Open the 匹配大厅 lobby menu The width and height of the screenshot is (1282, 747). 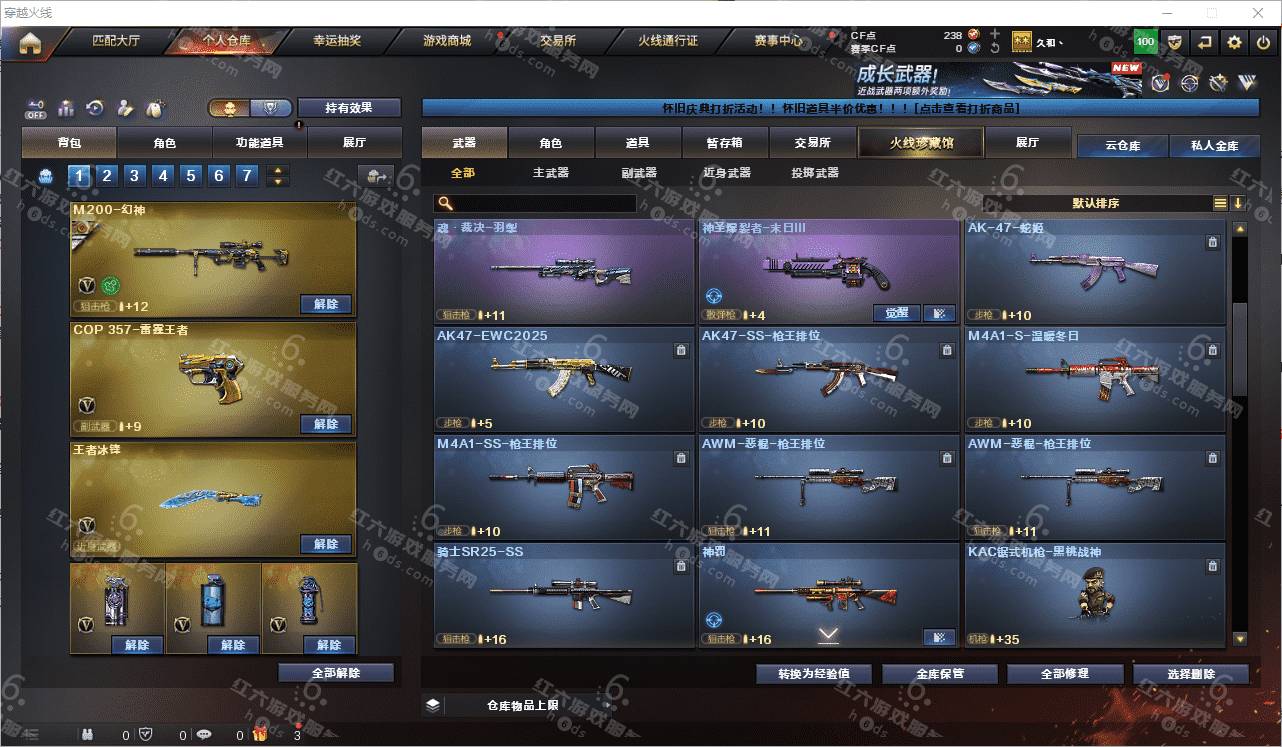coord(116,42)
